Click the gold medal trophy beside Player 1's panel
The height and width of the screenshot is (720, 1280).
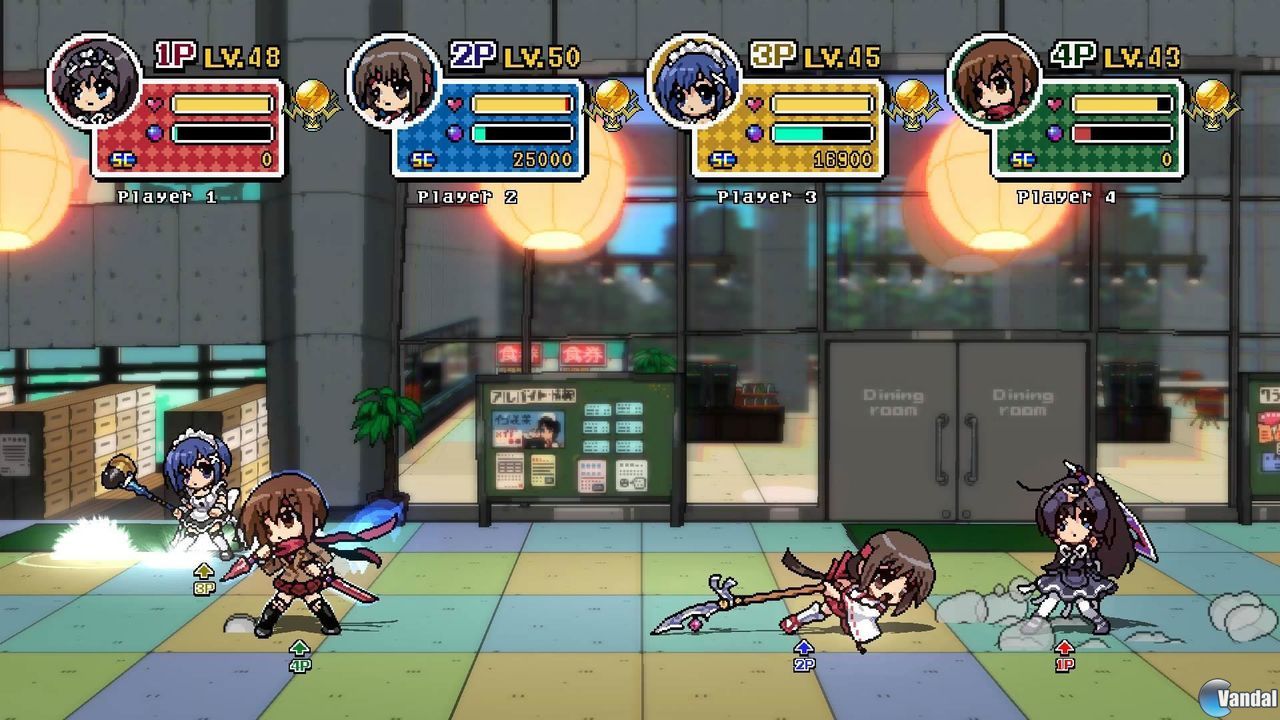click(311, 100)
